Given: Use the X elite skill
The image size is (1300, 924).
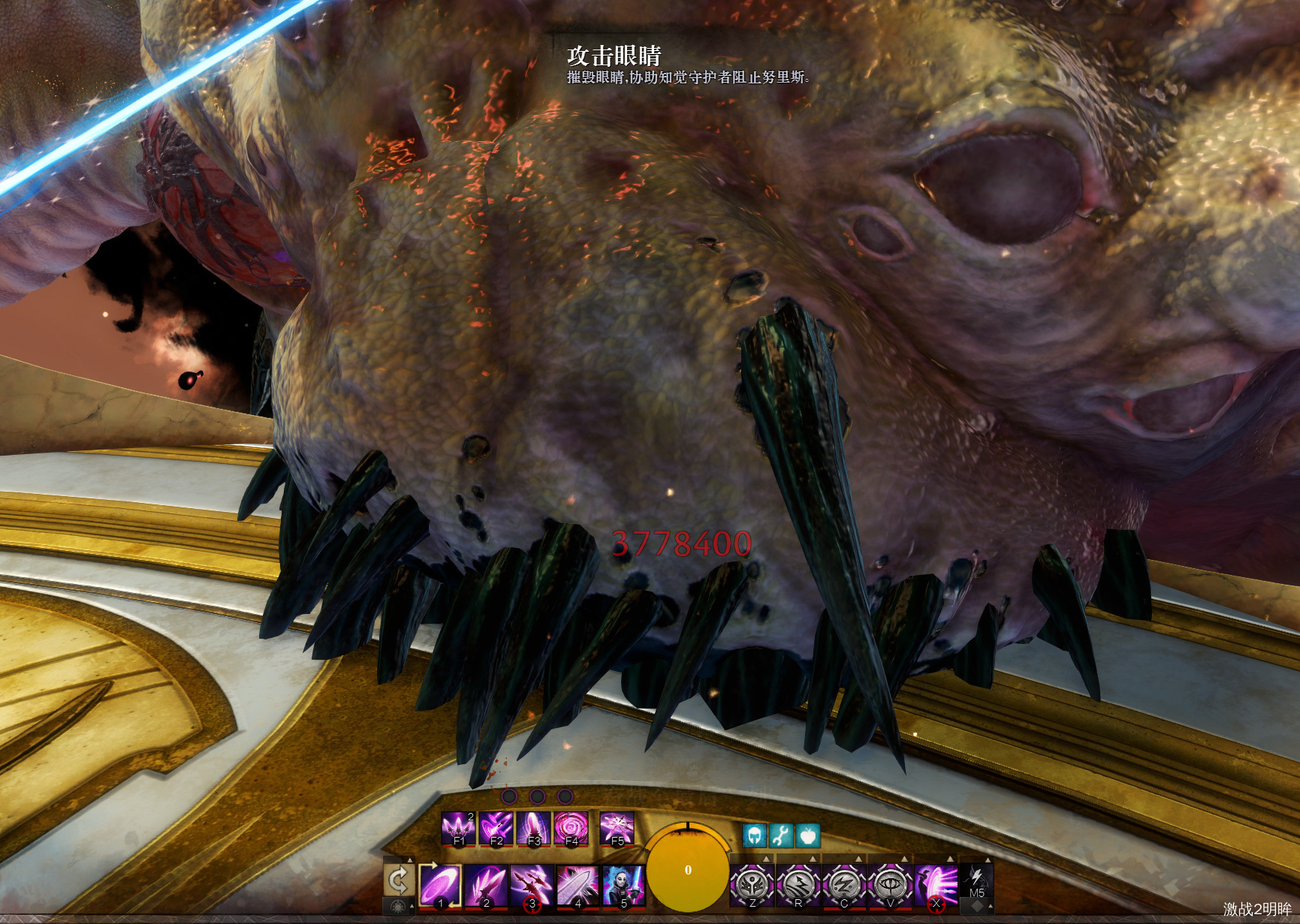Looking at the screenshot, I should 936,885.
